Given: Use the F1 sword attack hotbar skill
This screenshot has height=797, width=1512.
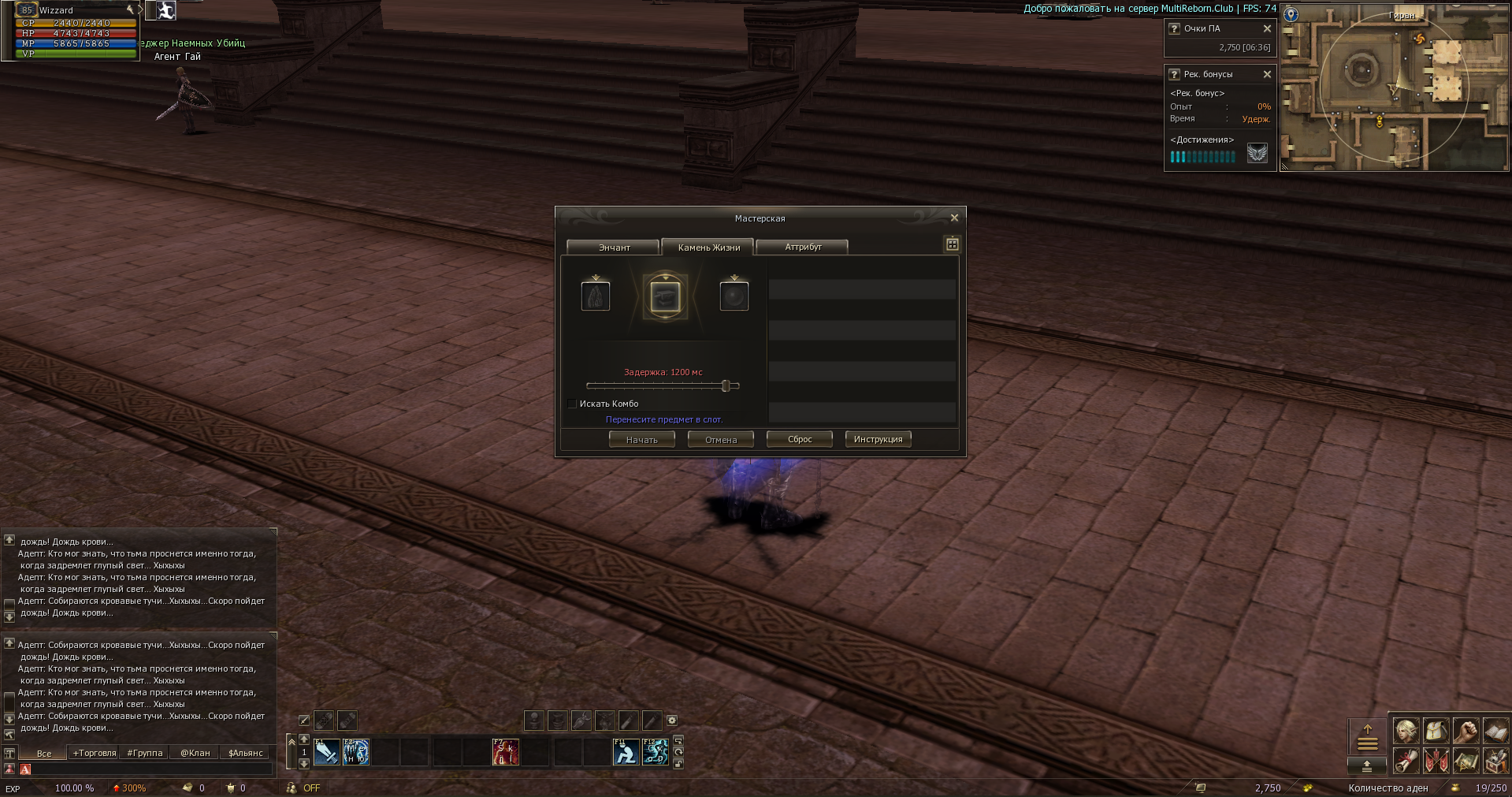Looking at the screenshot, I should (x=326, y=752).
